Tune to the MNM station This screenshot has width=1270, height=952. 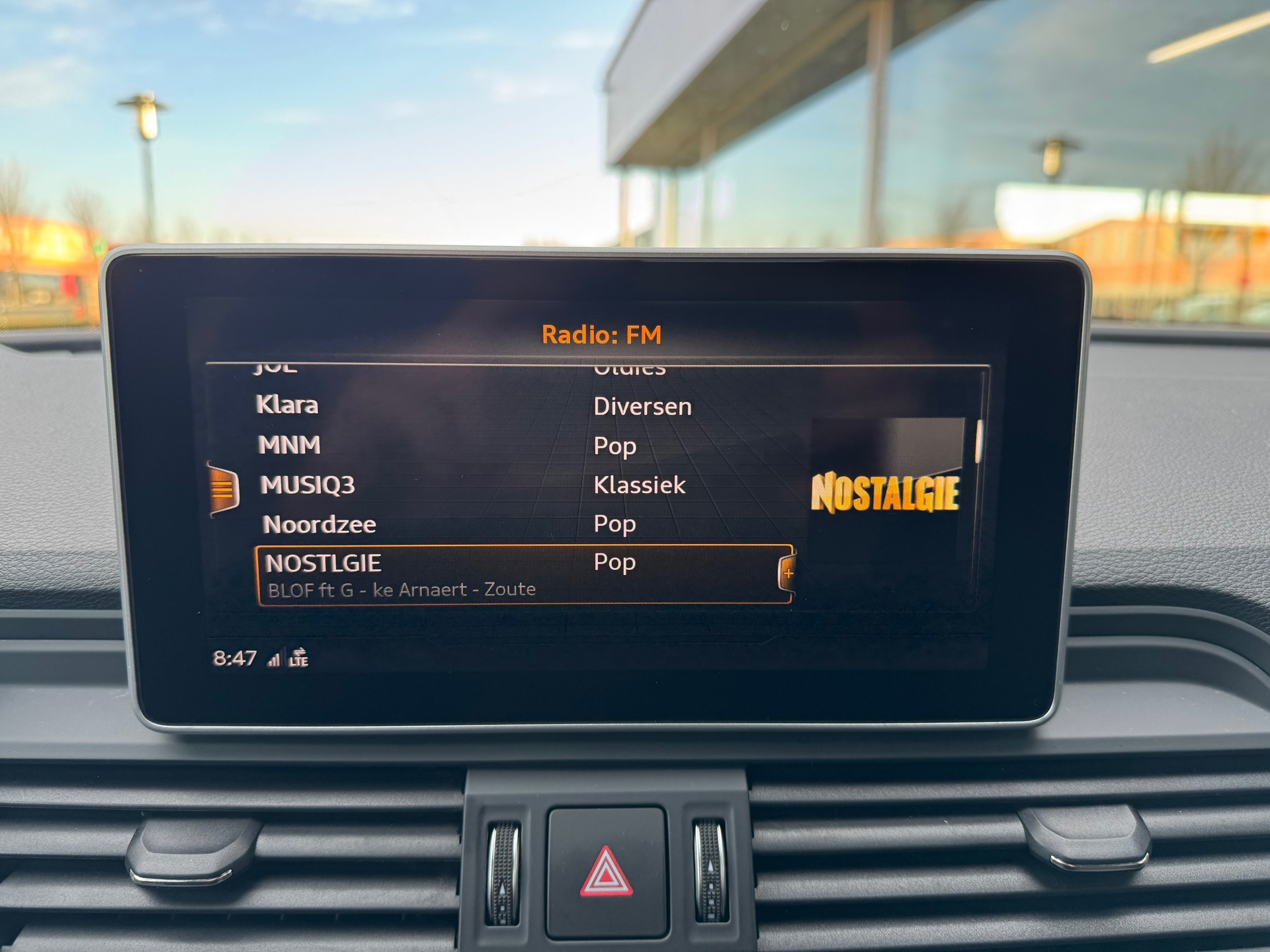(290, 445)
